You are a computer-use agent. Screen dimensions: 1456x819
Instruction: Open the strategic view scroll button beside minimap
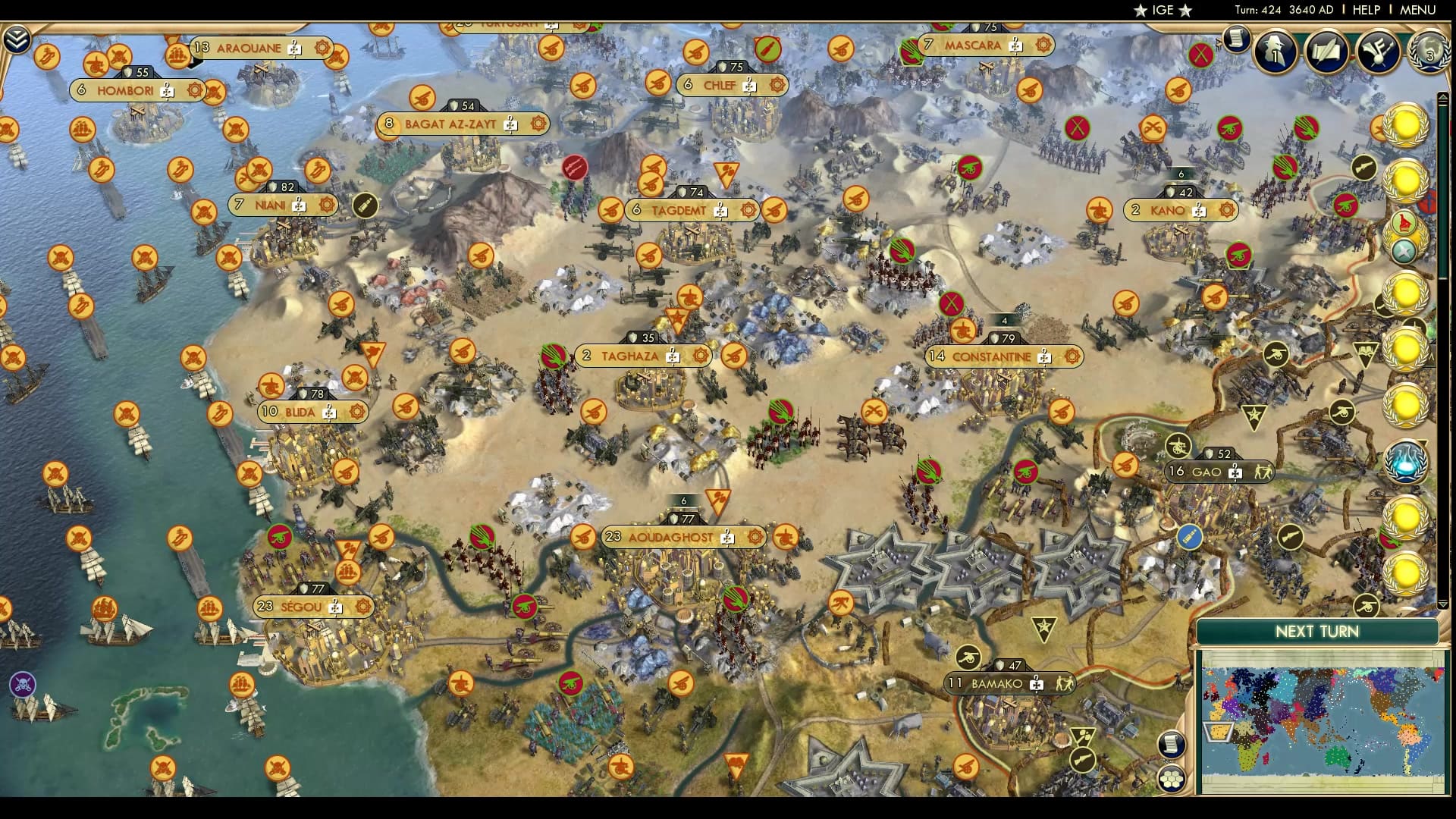coord(1172,744)
